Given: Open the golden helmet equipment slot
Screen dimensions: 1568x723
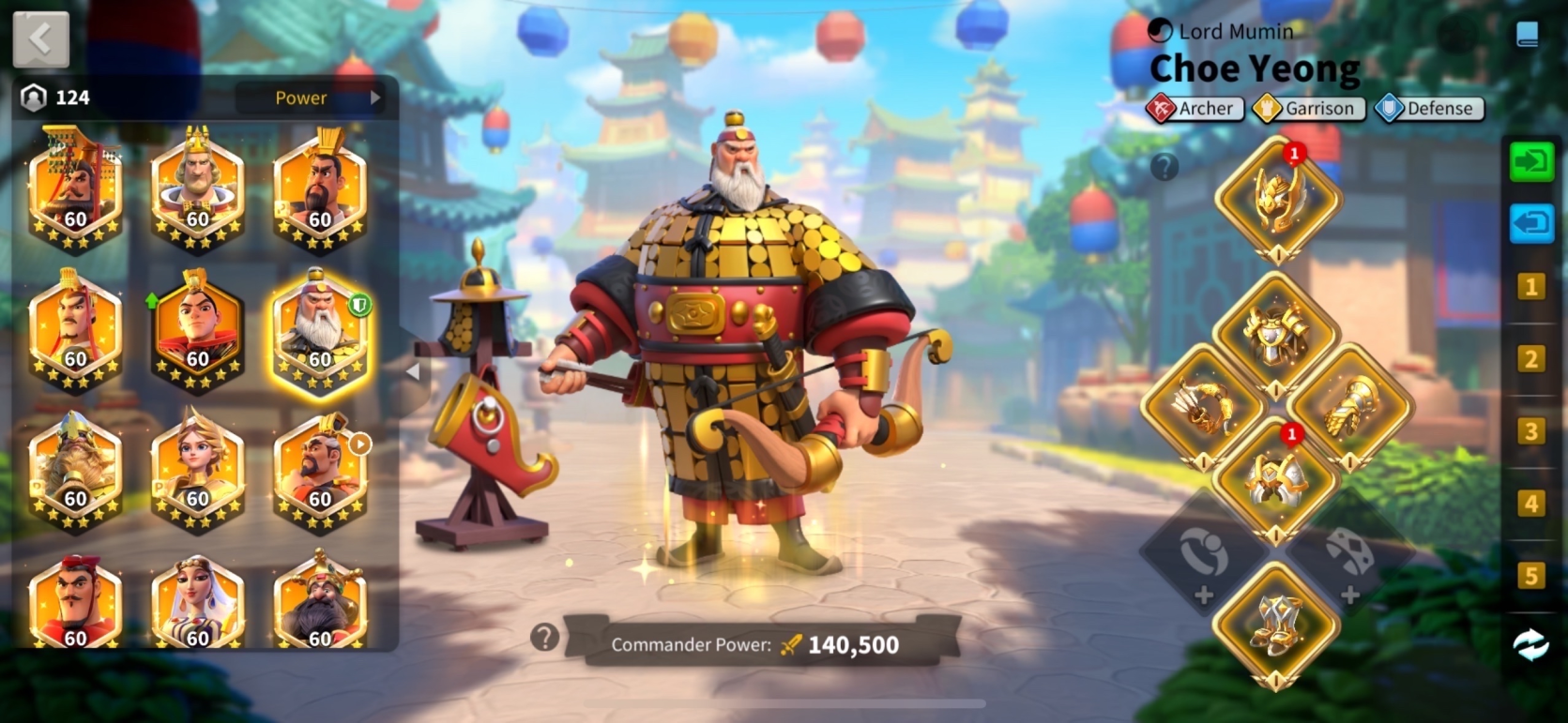Looking at the screenshot, I should point(1277,200).
